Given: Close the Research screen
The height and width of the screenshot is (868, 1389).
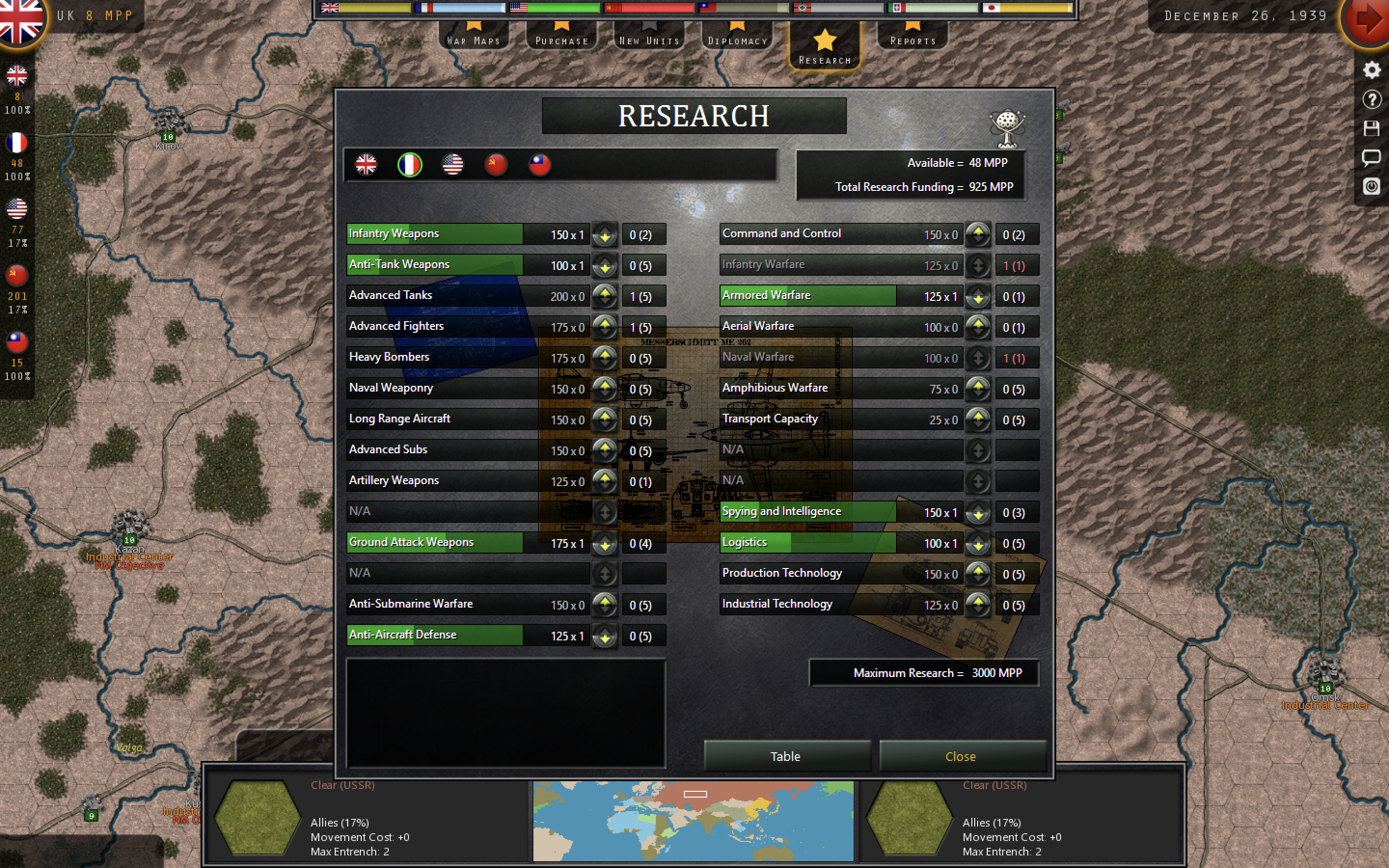Looking at the screenshot, I should 961,756.
